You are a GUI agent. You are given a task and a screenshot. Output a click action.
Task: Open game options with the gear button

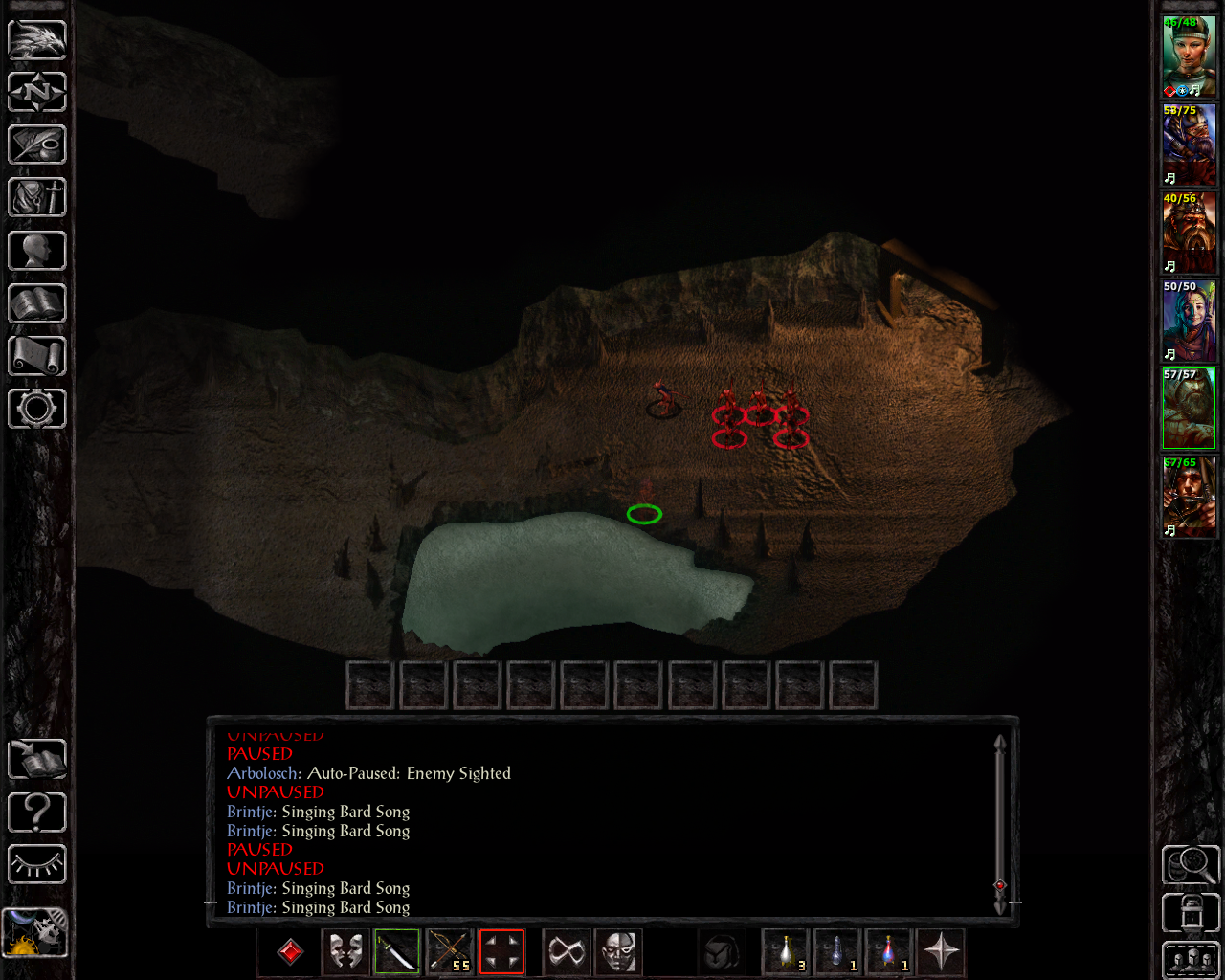click(37, 409)
